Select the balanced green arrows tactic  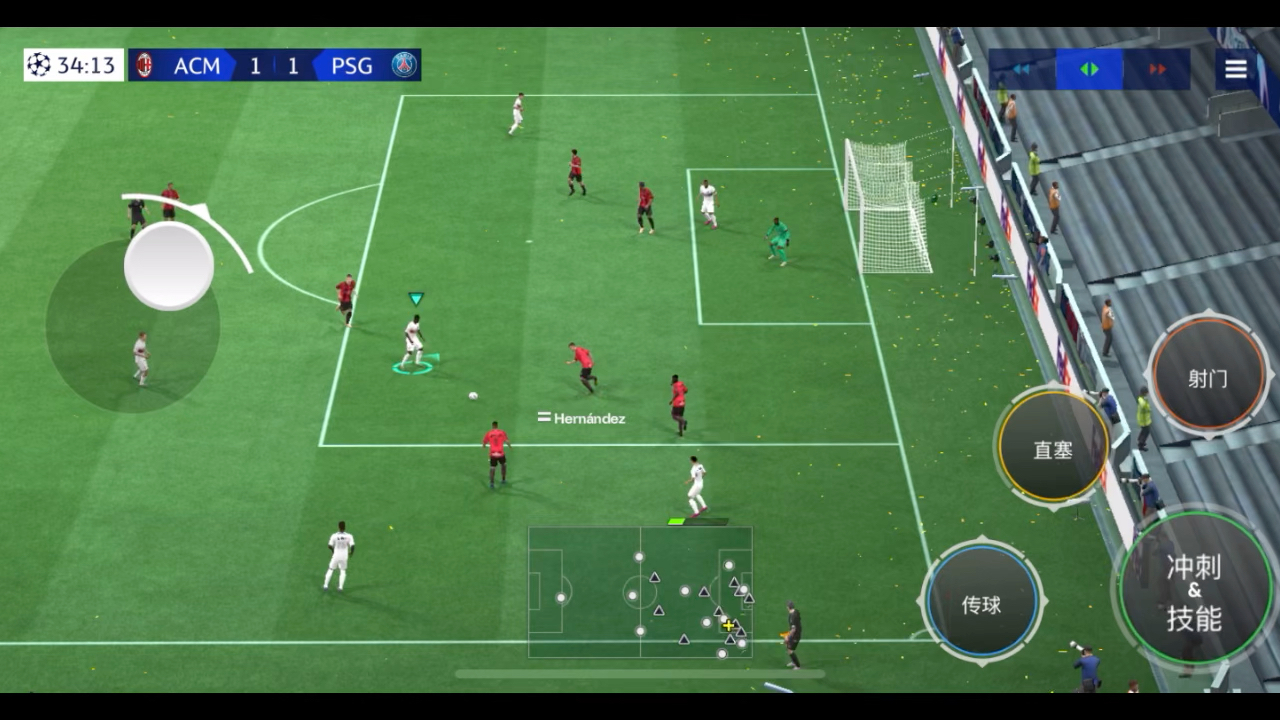[1089, 69]
